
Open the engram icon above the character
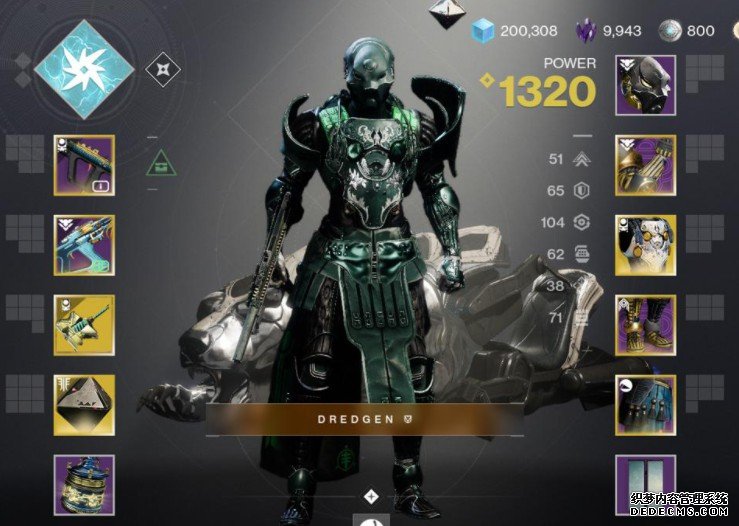(444, 15)
